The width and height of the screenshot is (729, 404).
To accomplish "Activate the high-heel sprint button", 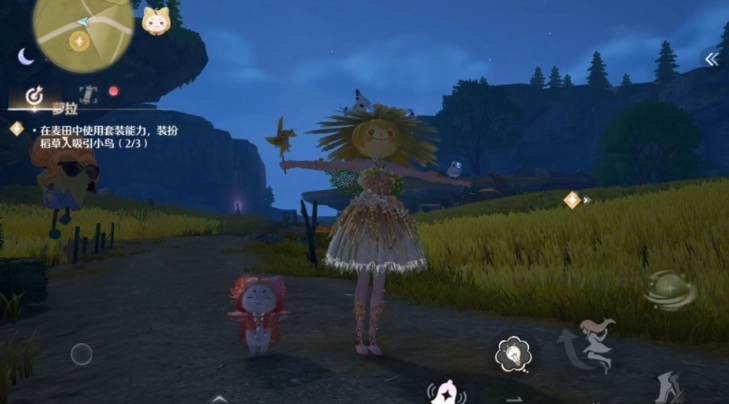I will click(x=667, y=387).
